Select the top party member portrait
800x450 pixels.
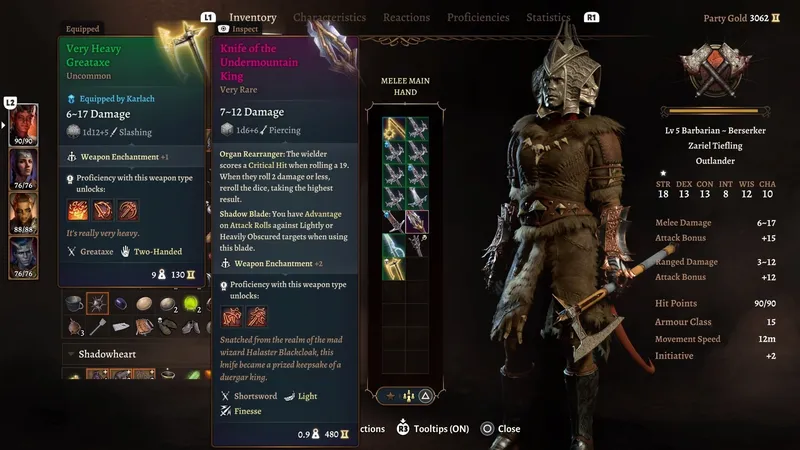click(23, 125)
